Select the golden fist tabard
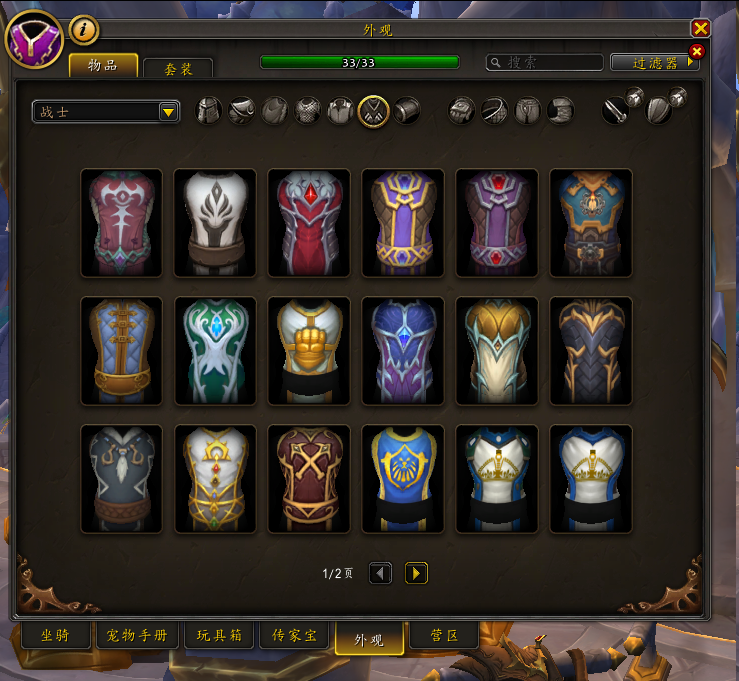 (x=309, y=350)
